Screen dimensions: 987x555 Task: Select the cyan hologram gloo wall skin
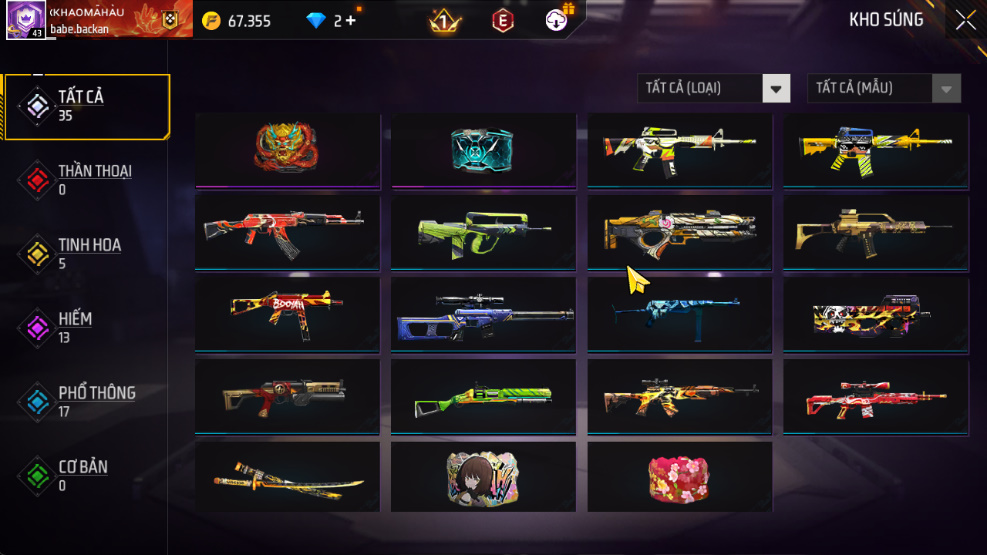pyautogui.click(x=483, y=149)
